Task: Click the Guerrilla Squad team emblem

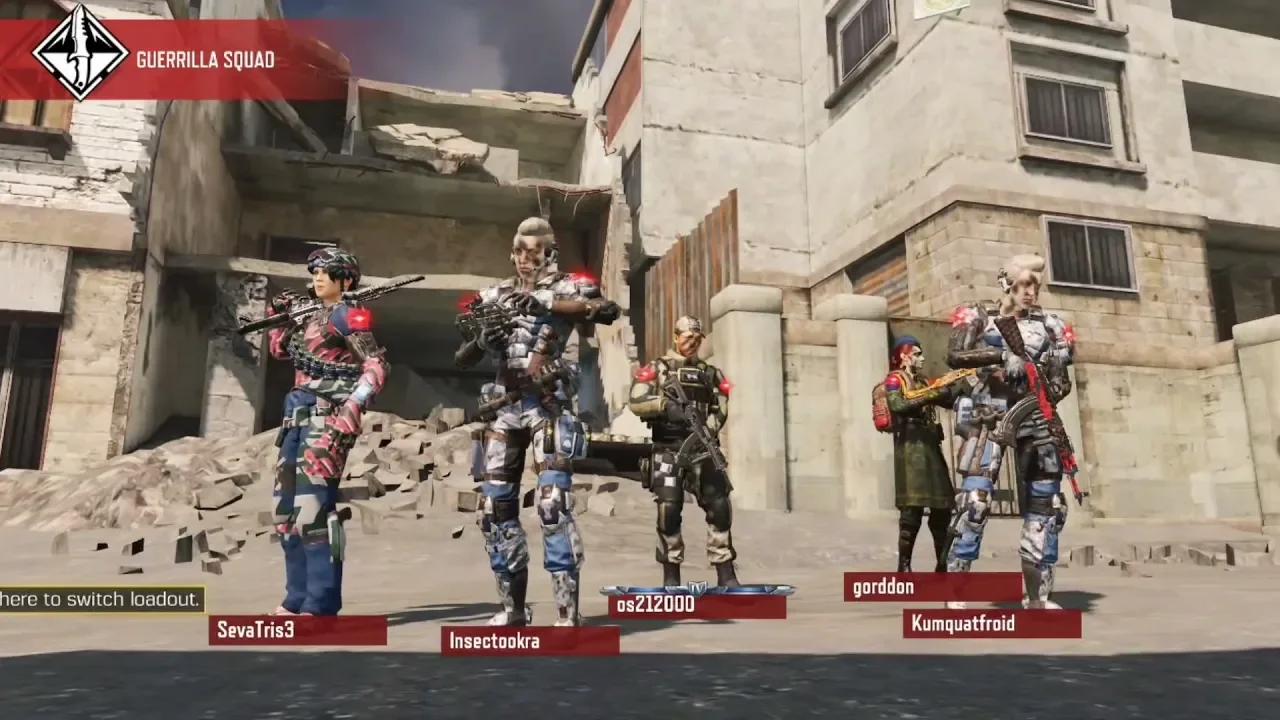Action: point(80,52)
